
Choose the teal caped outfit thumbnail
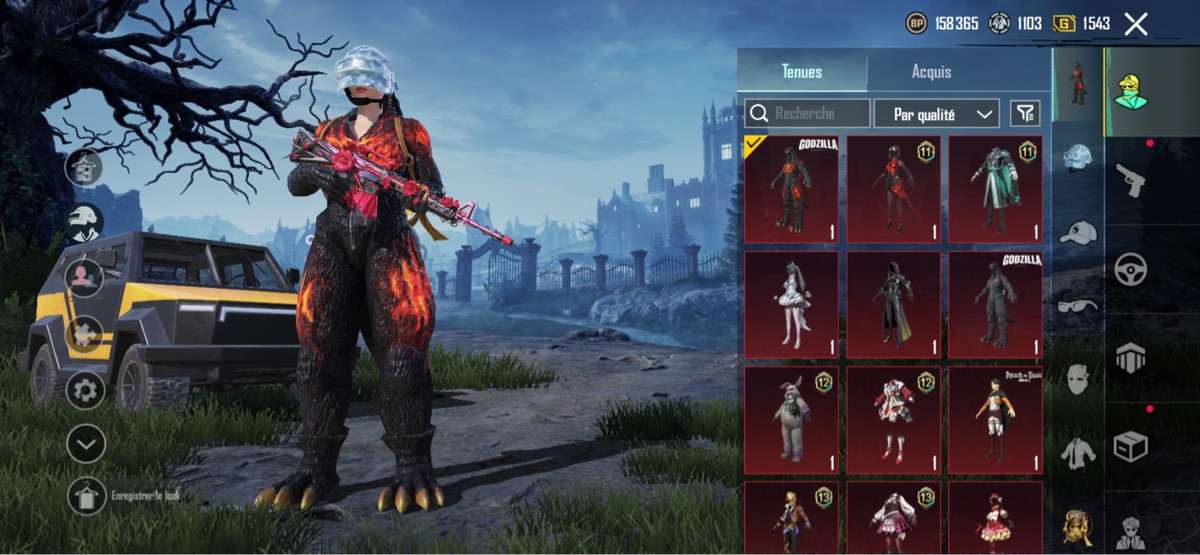[x=995, y=190]
